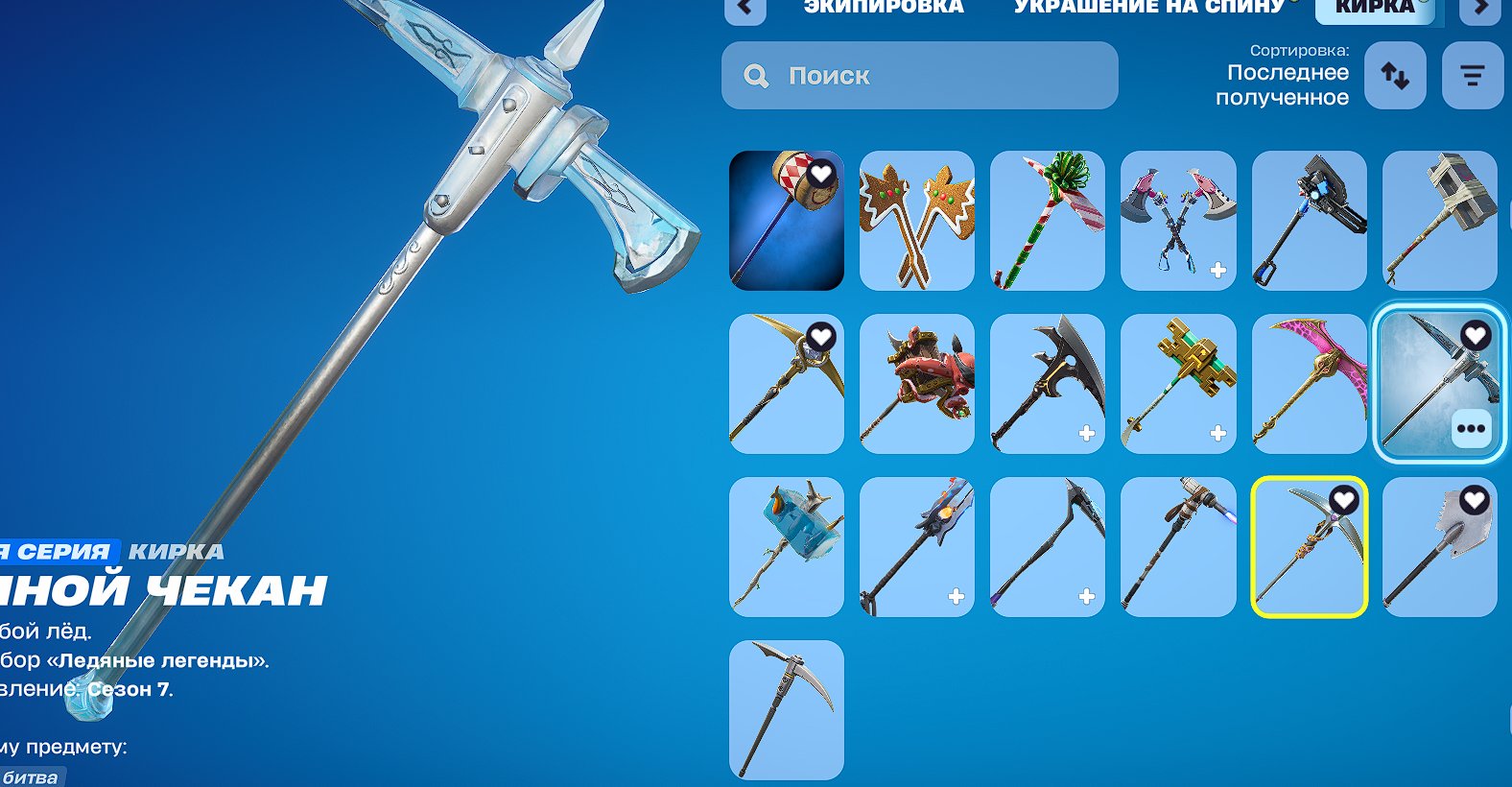This screenshot has height=787, width=1512.
Task: Toggle the favorite heart on the candy mallet pickaxe
Action: 819,173
